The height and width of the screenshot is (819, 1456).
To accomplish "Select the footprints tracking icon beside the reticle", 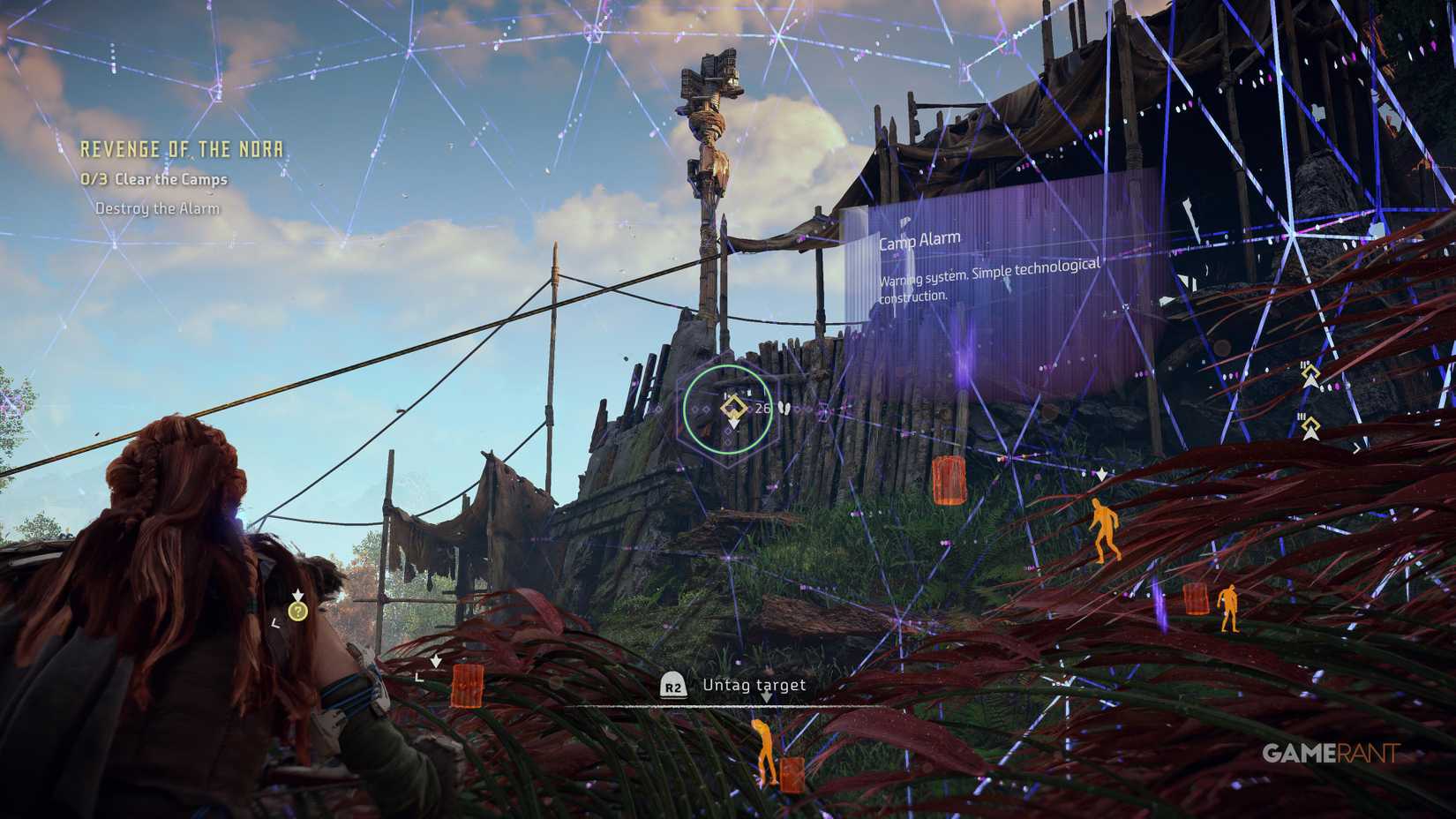I will pos(784,408).
